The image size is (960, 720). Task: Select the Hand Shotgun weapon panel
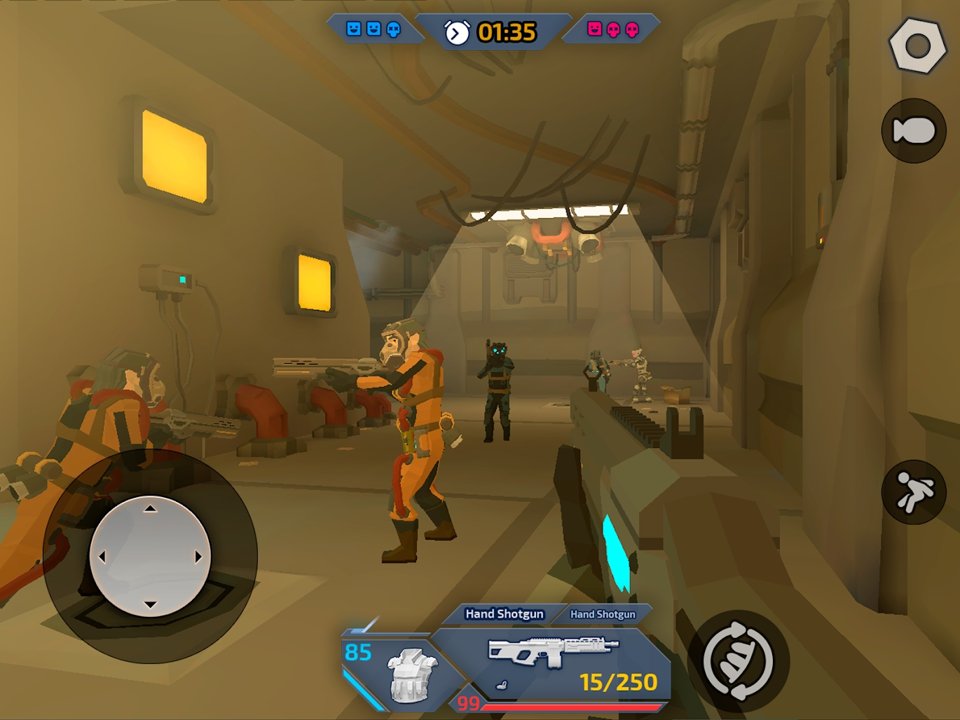[553, 660]
